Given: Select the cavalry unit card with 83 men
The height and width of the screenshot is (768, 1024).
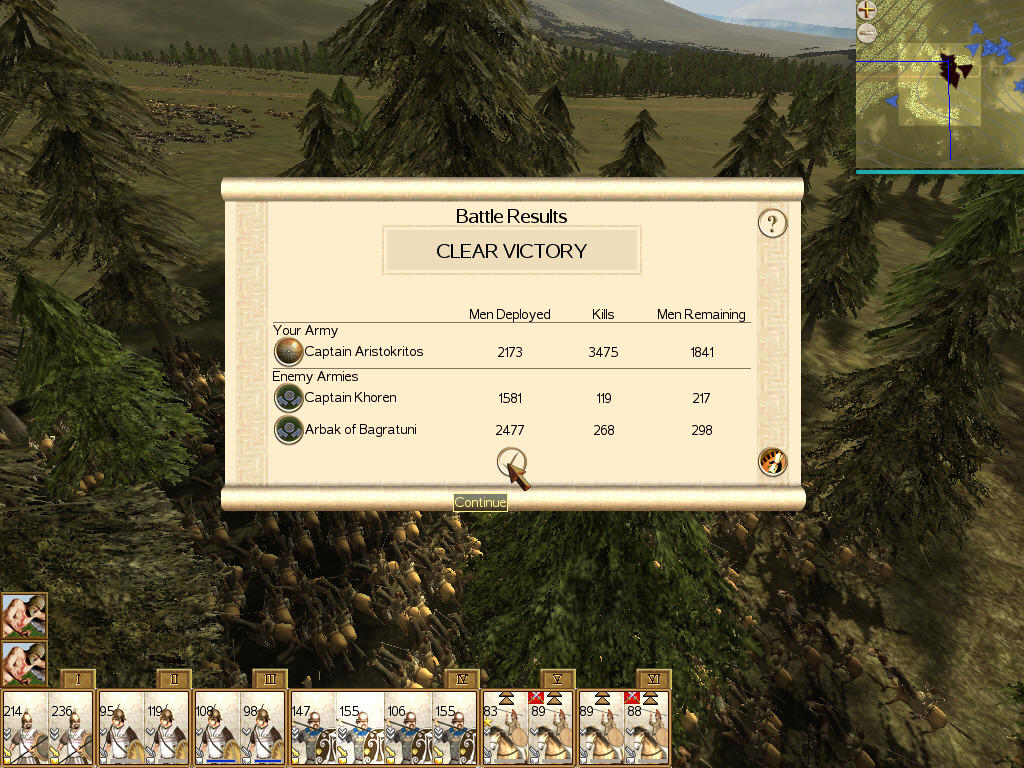Looking at the screenshot, I should coord(504,729).
